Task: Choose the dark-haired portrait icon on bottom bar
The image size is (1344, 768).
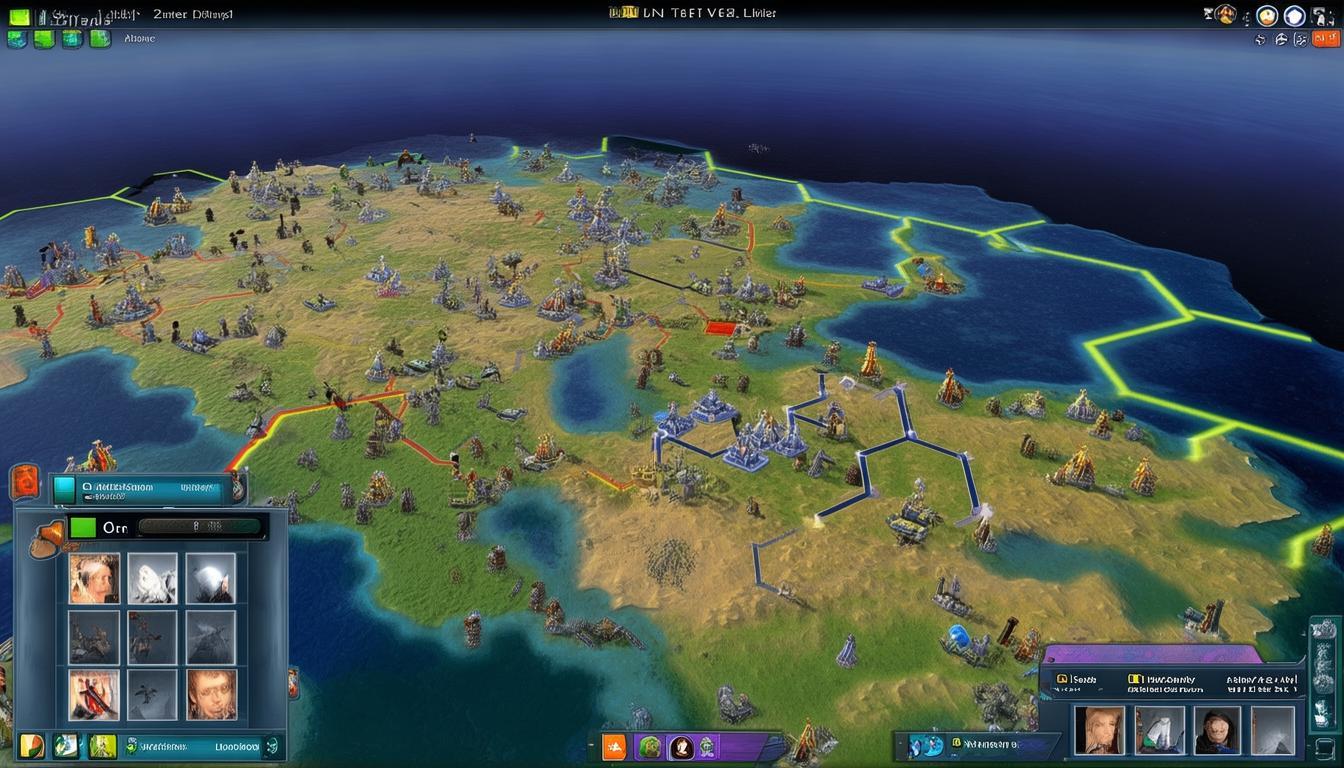Action: pos(682,746)
